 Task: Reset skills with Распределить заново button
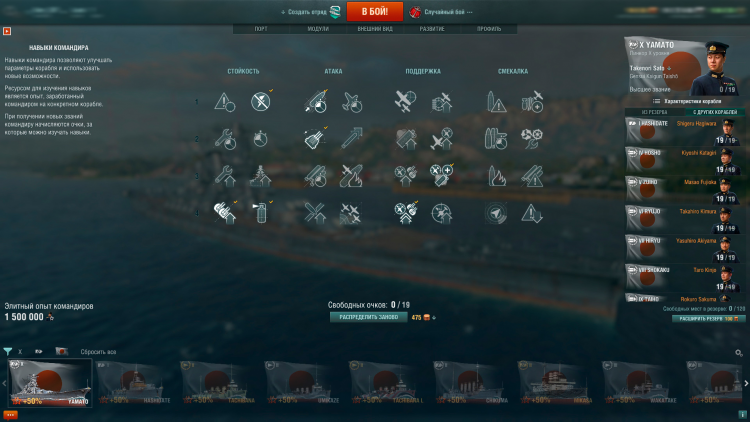(367, 317)
